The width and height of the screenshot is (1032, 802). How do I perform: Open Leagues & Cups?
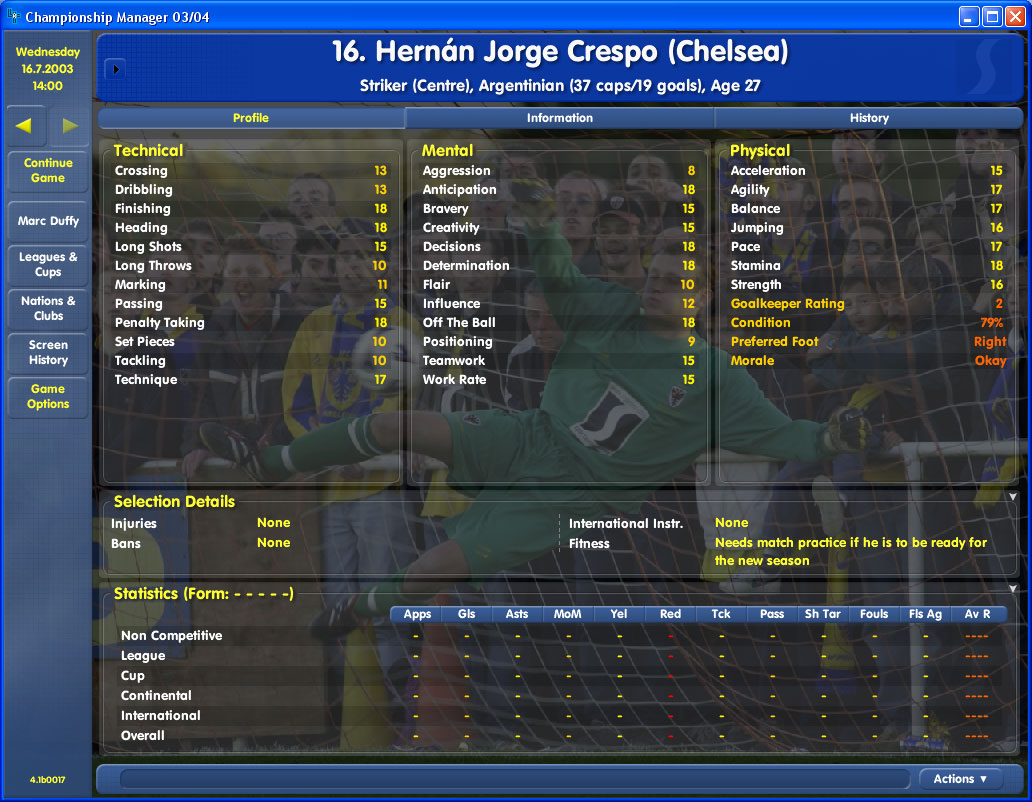pos(48,264)
